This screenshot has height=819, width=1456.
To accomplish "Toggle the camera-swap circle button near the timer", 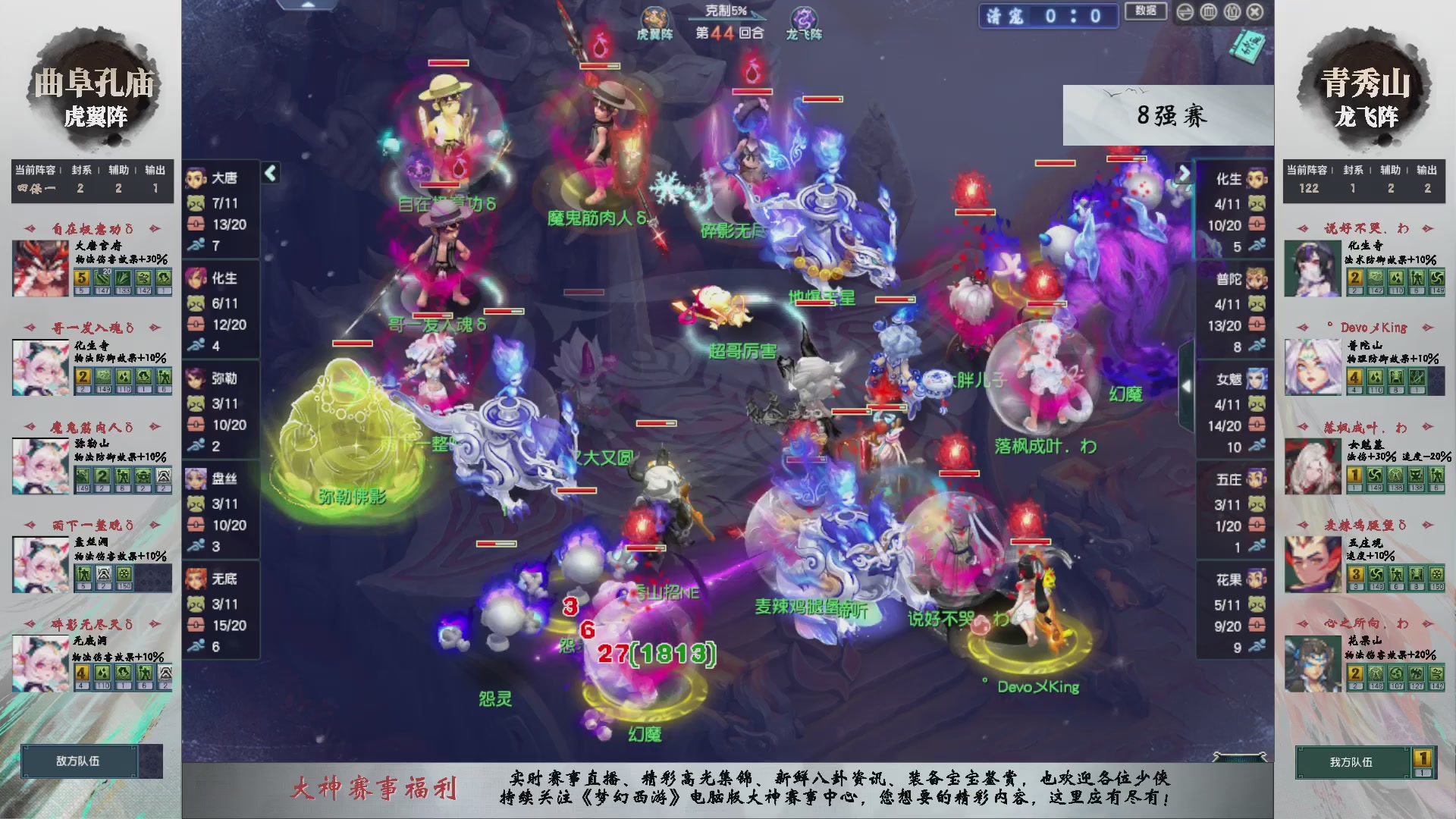I will [x=1185, y=11].
